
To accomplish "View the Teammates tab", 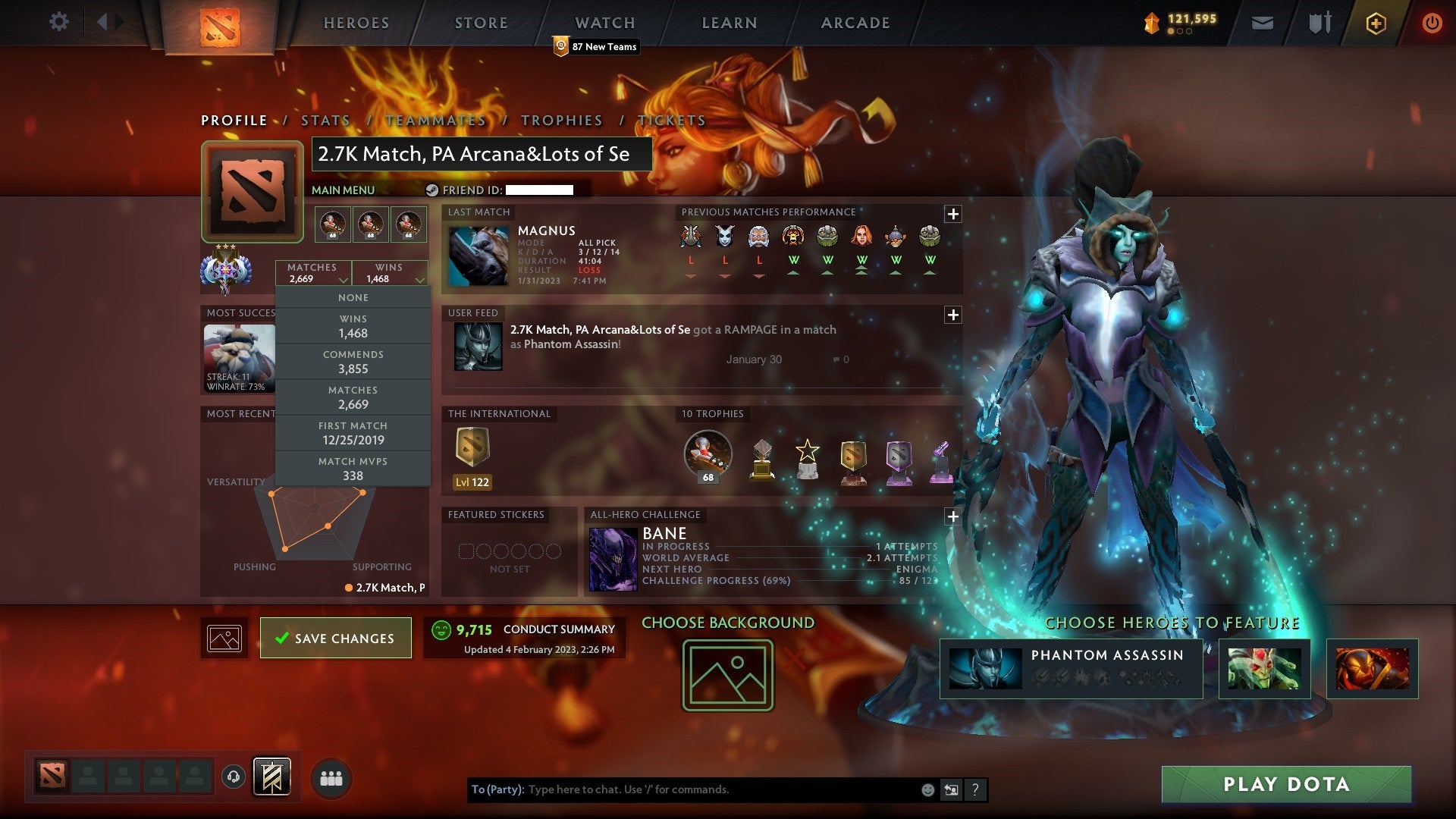I will point(435,121).
